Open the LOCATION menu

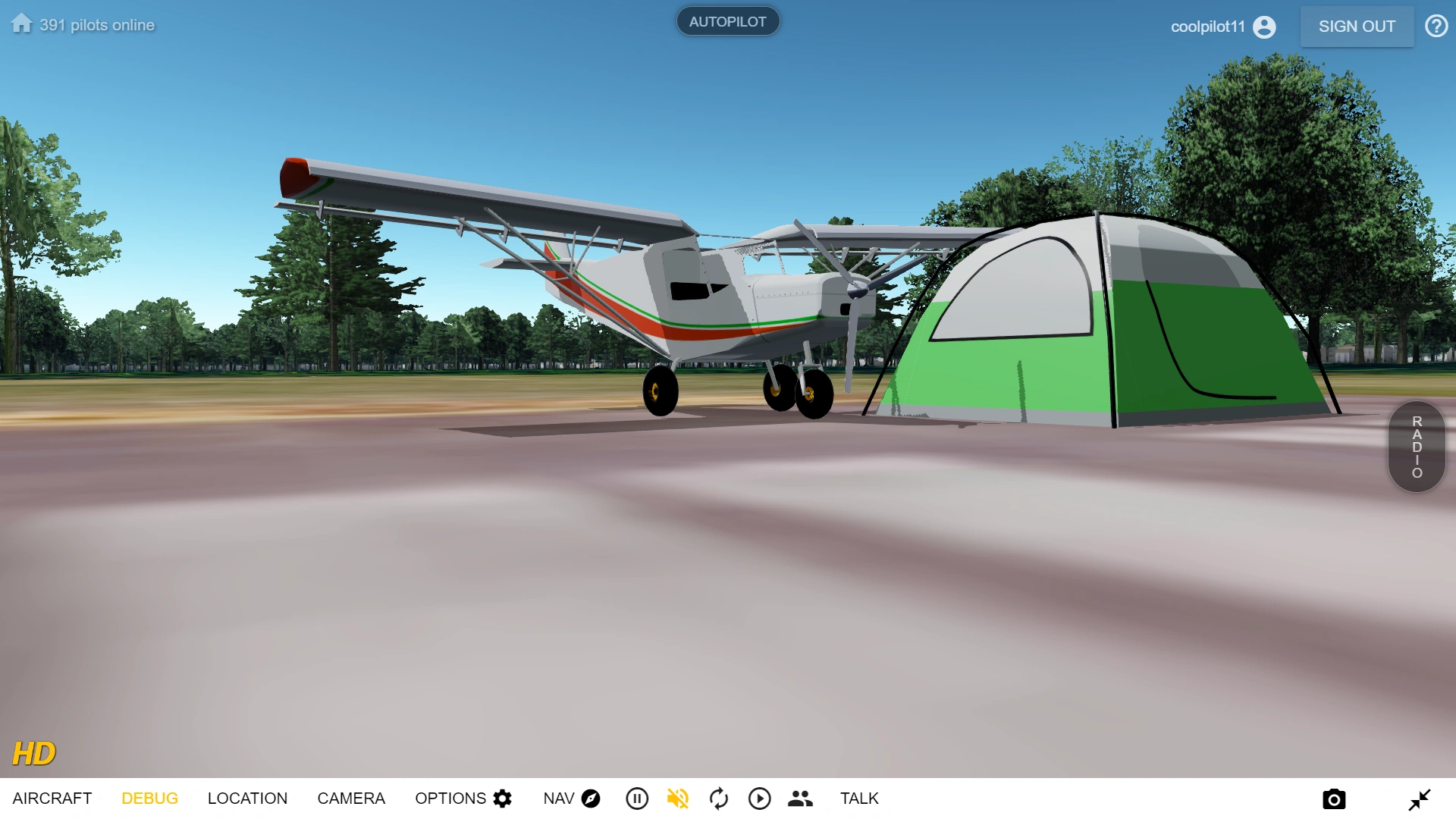pos(248,798)
